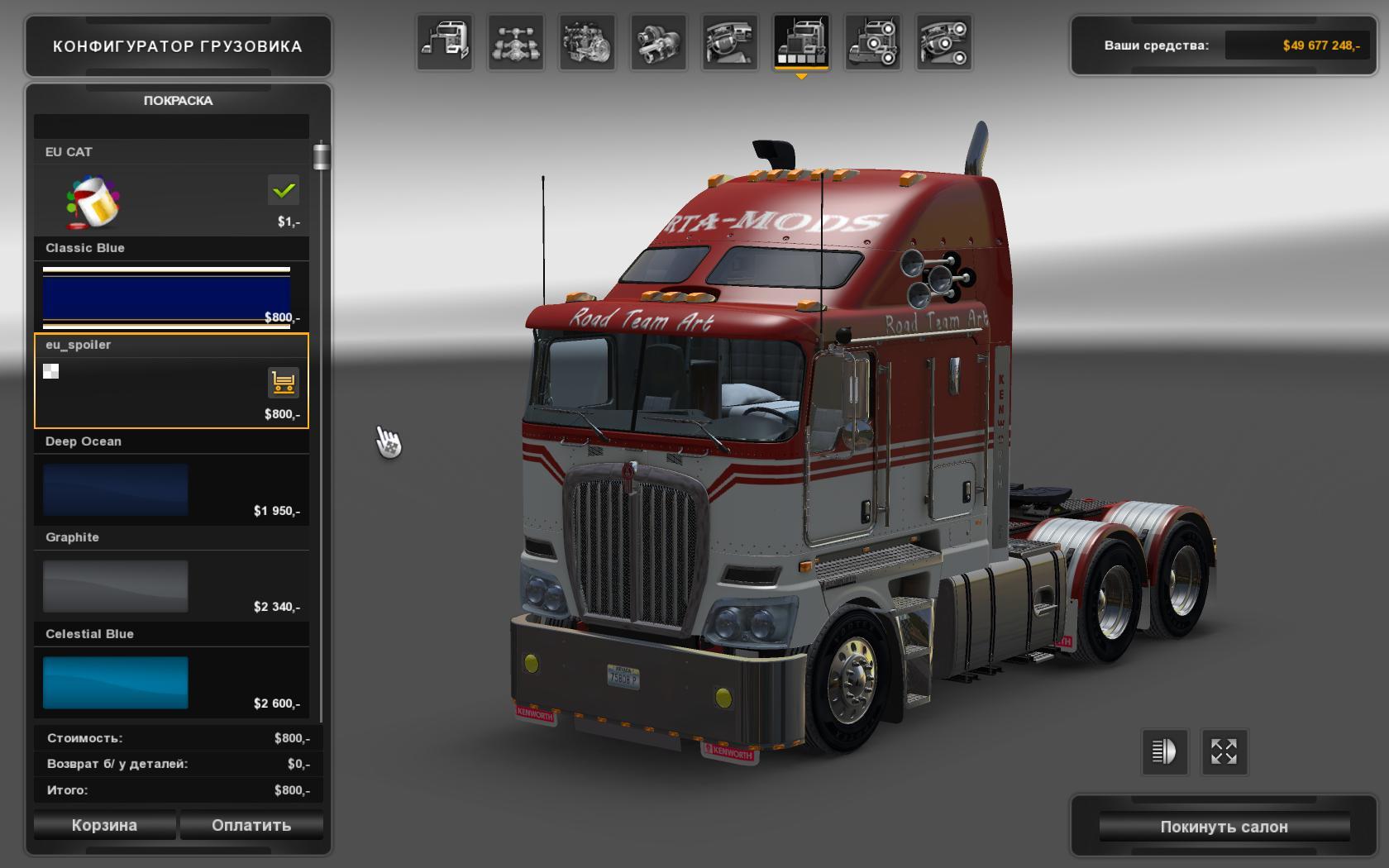Switch to the chassis category

click(x=517, y=42)
